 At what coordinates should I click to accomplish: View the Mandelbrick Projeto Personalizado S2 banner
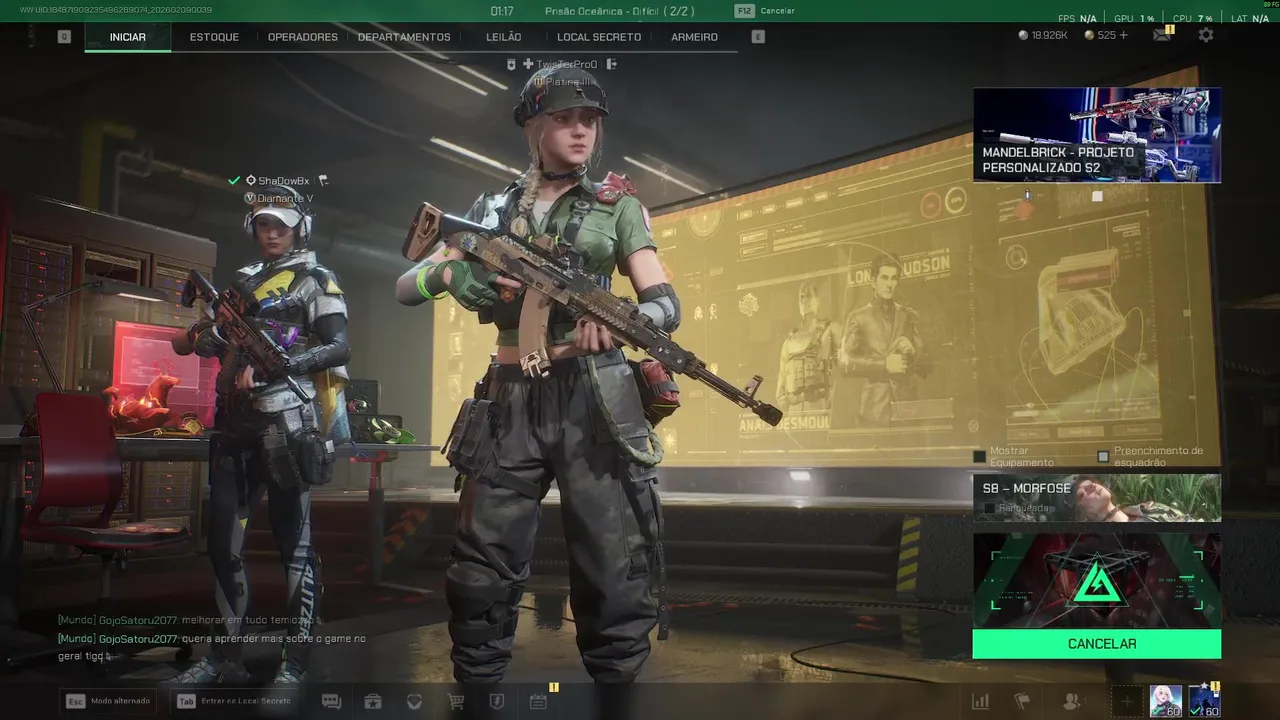tap(1097, 135)
